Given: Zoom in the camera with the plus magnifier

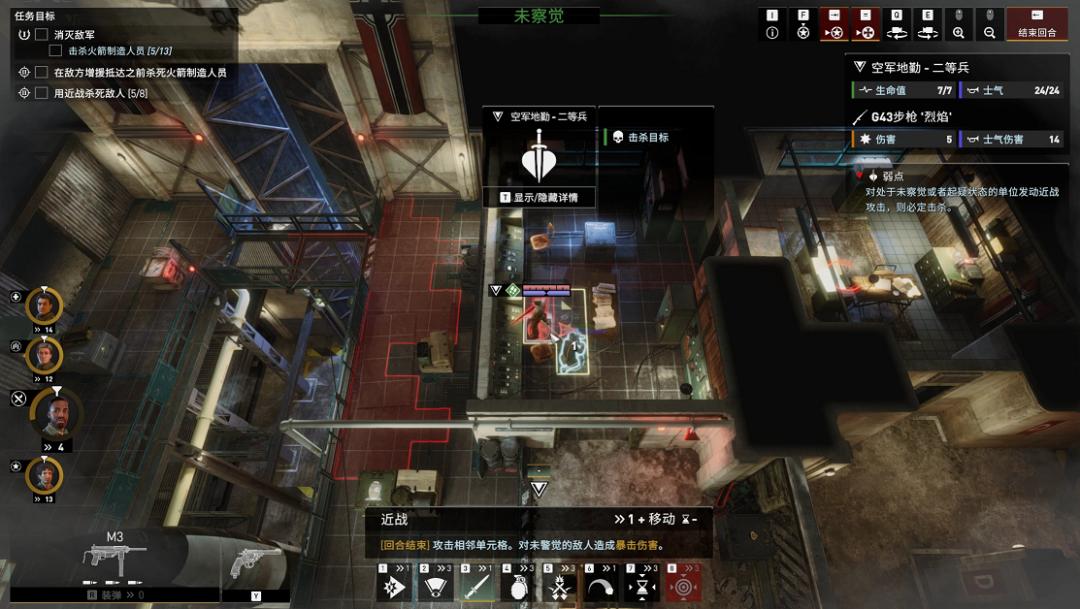Looking at the screenshot, I should pyautogui.click(x=958, y=32).
